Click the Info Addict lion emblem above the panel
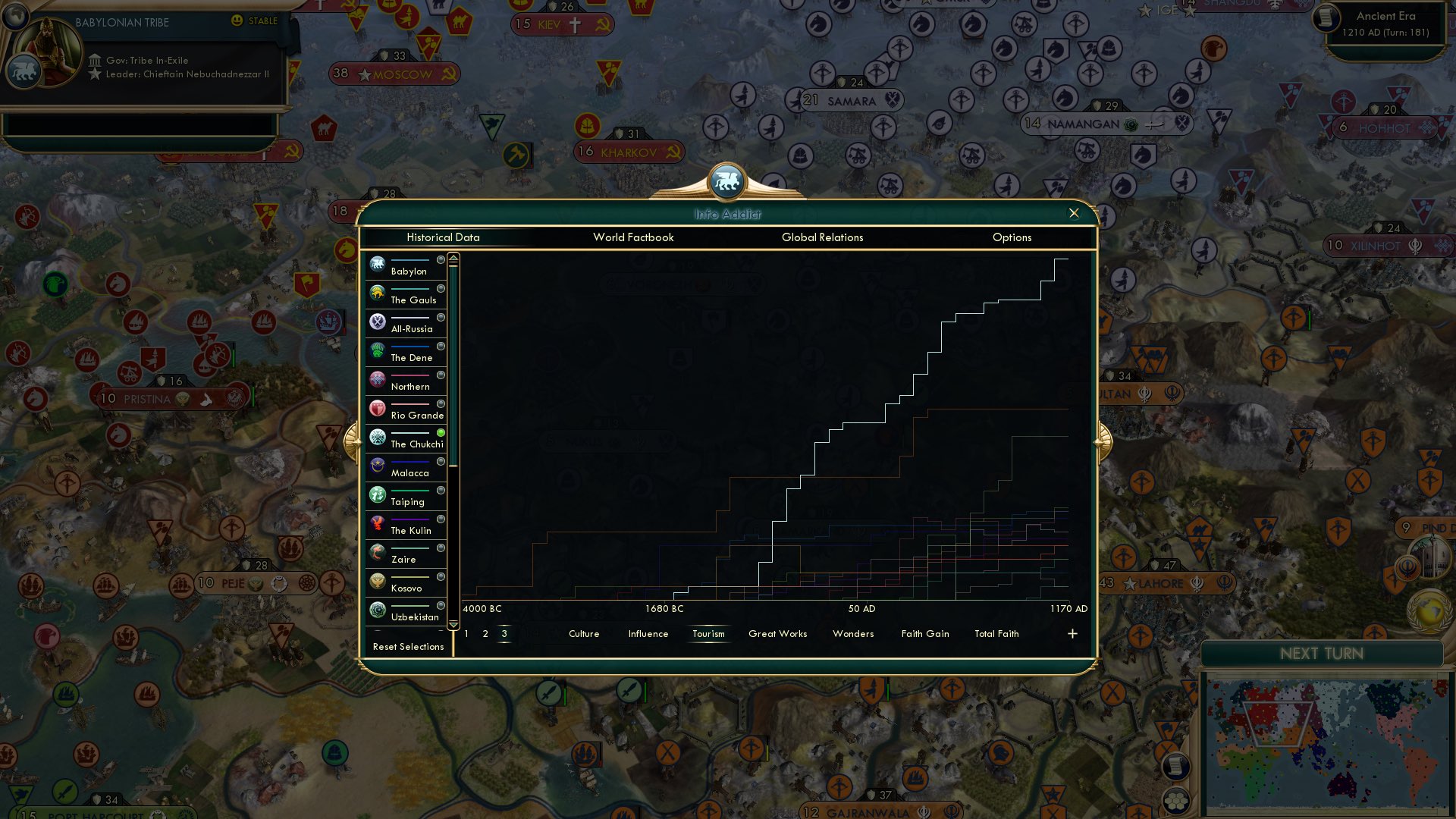The width and height of the screenshot is (1456, 819). 727,180
